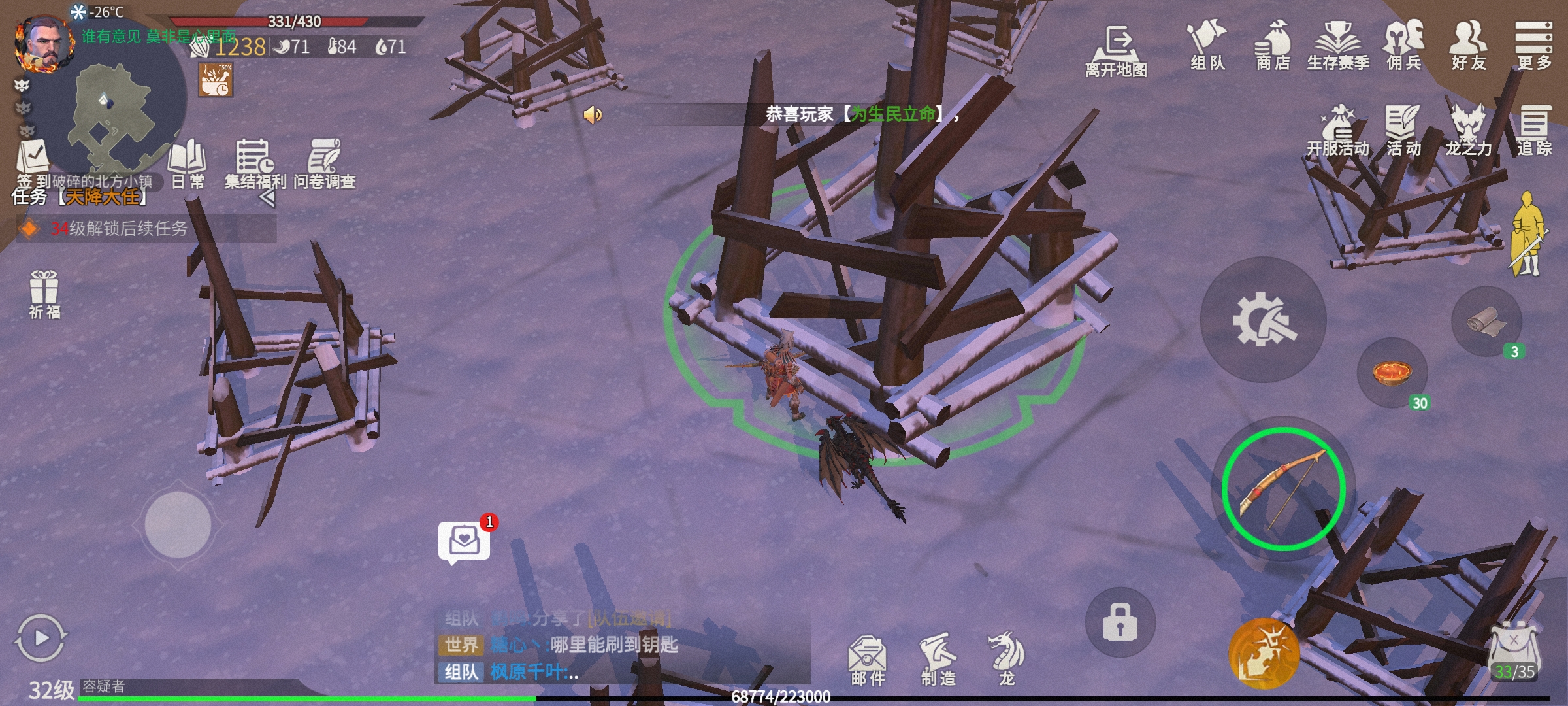This screenshot has width=1568, height=706.
Task: Open the 祈福 blessing gift box
Action: tap(44, 293)
